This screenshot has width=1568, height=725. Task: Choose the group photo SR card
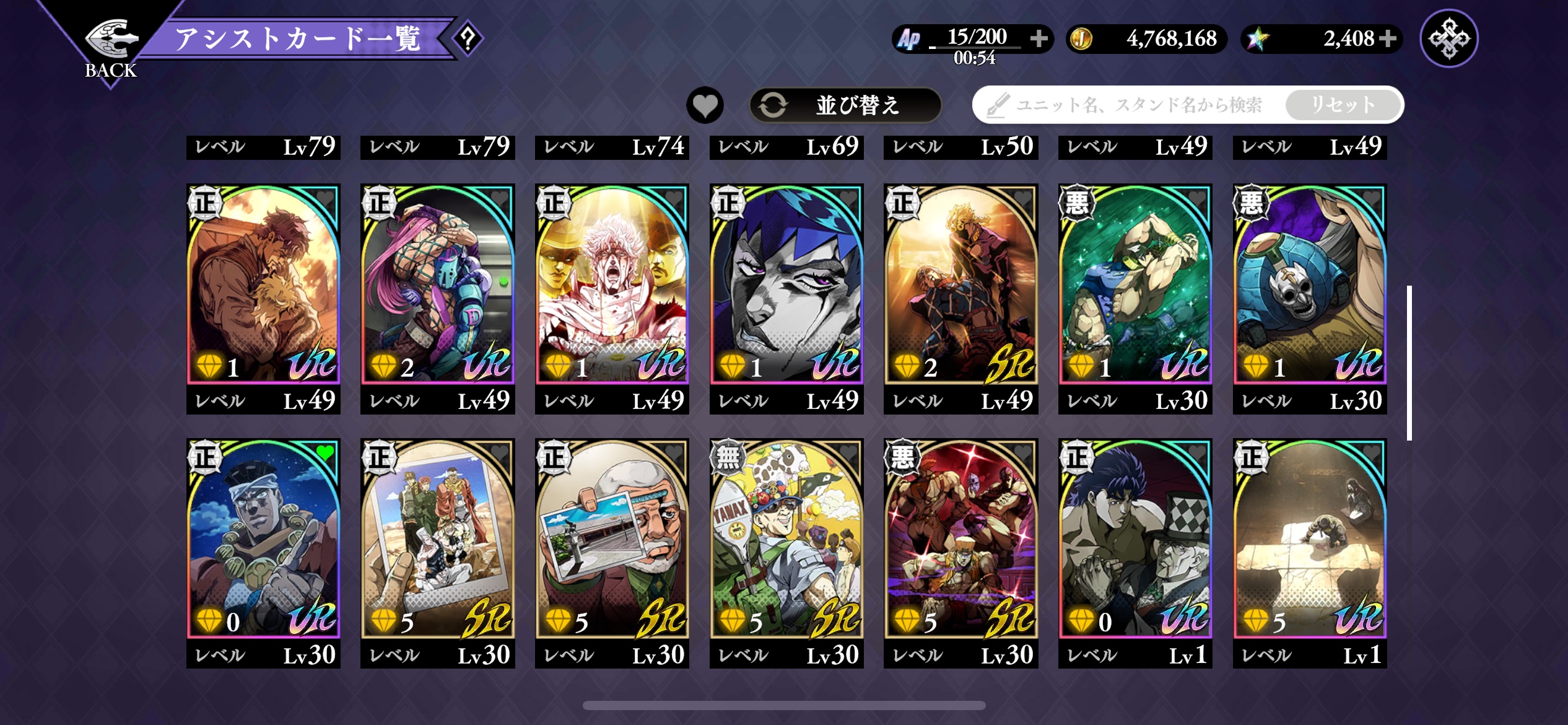point(438,539)
